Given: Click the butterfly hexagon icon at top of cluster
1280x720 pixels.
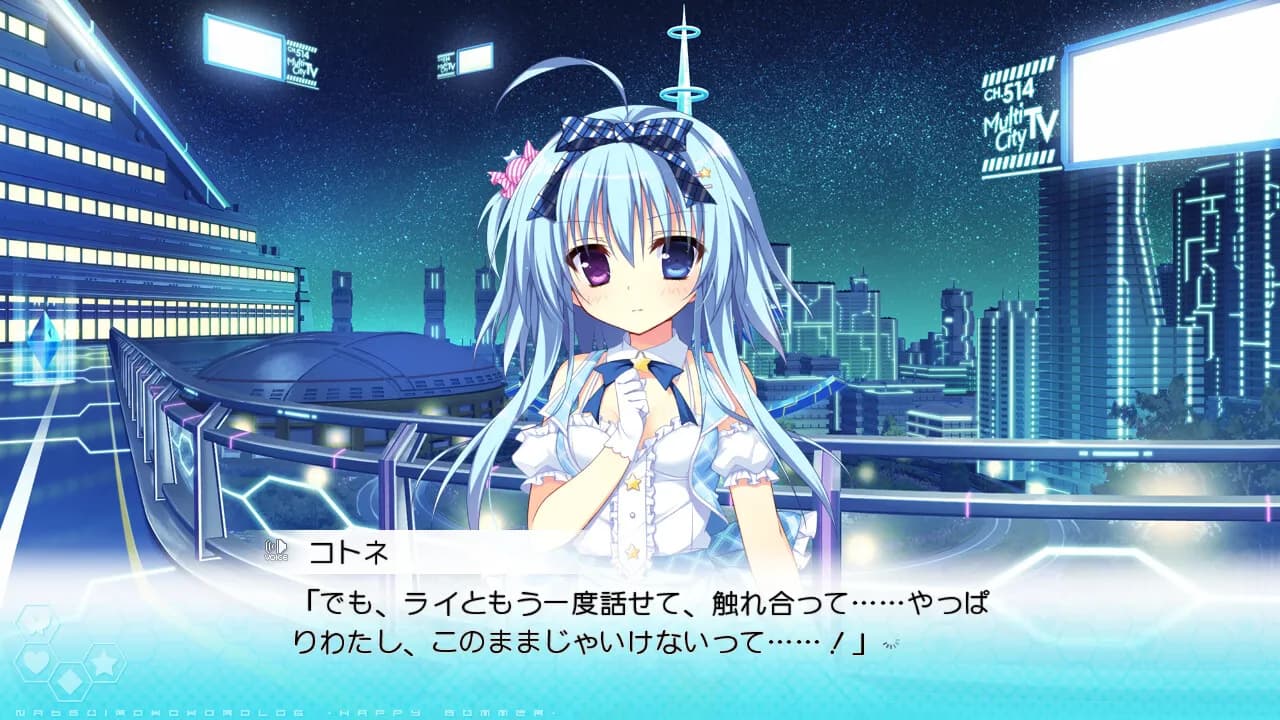Looking at the screenshot, I should [36, 621].
